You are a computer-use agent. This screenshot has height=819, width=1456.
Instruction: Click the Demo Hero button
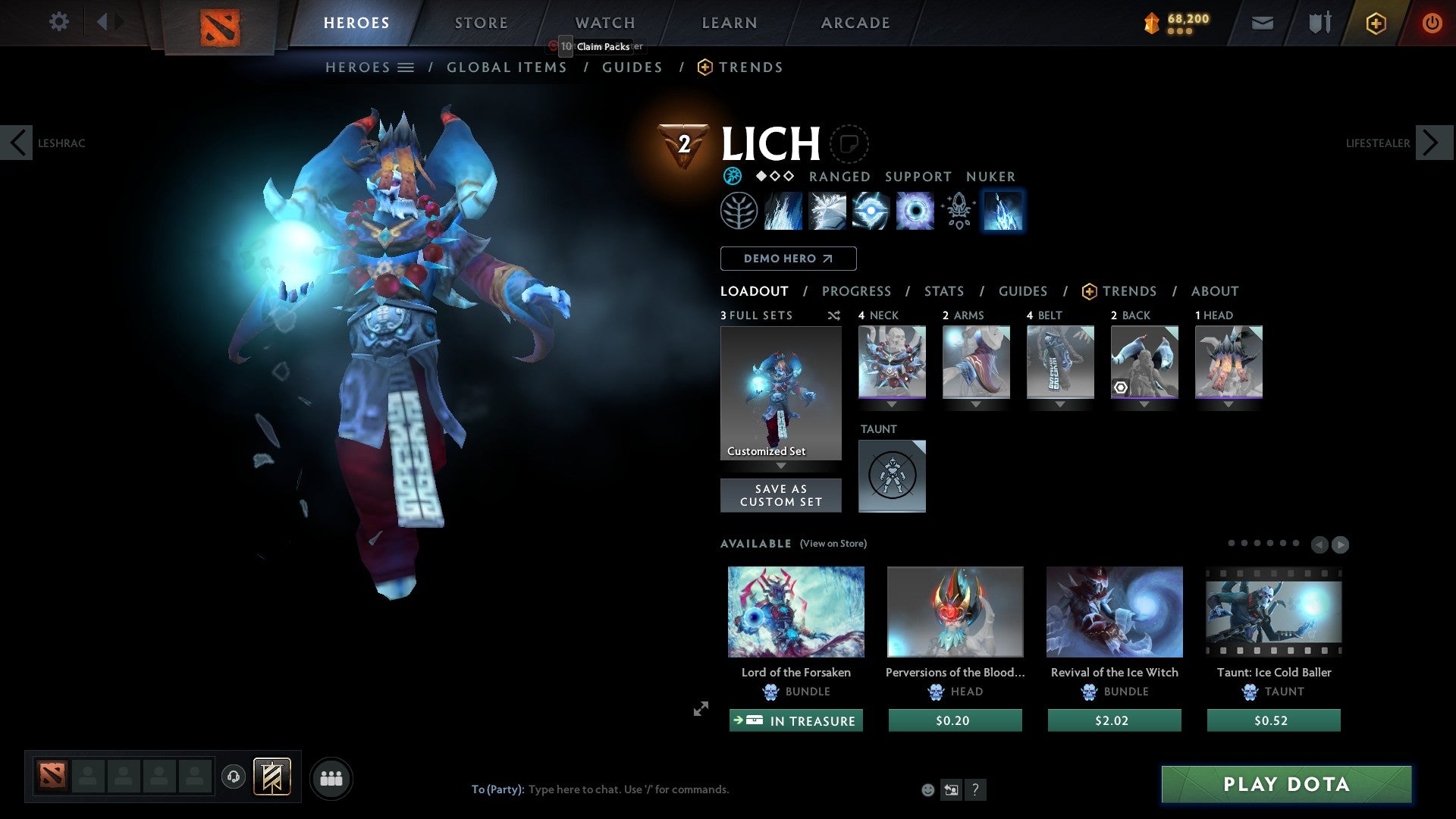click(x=788, y=258)
